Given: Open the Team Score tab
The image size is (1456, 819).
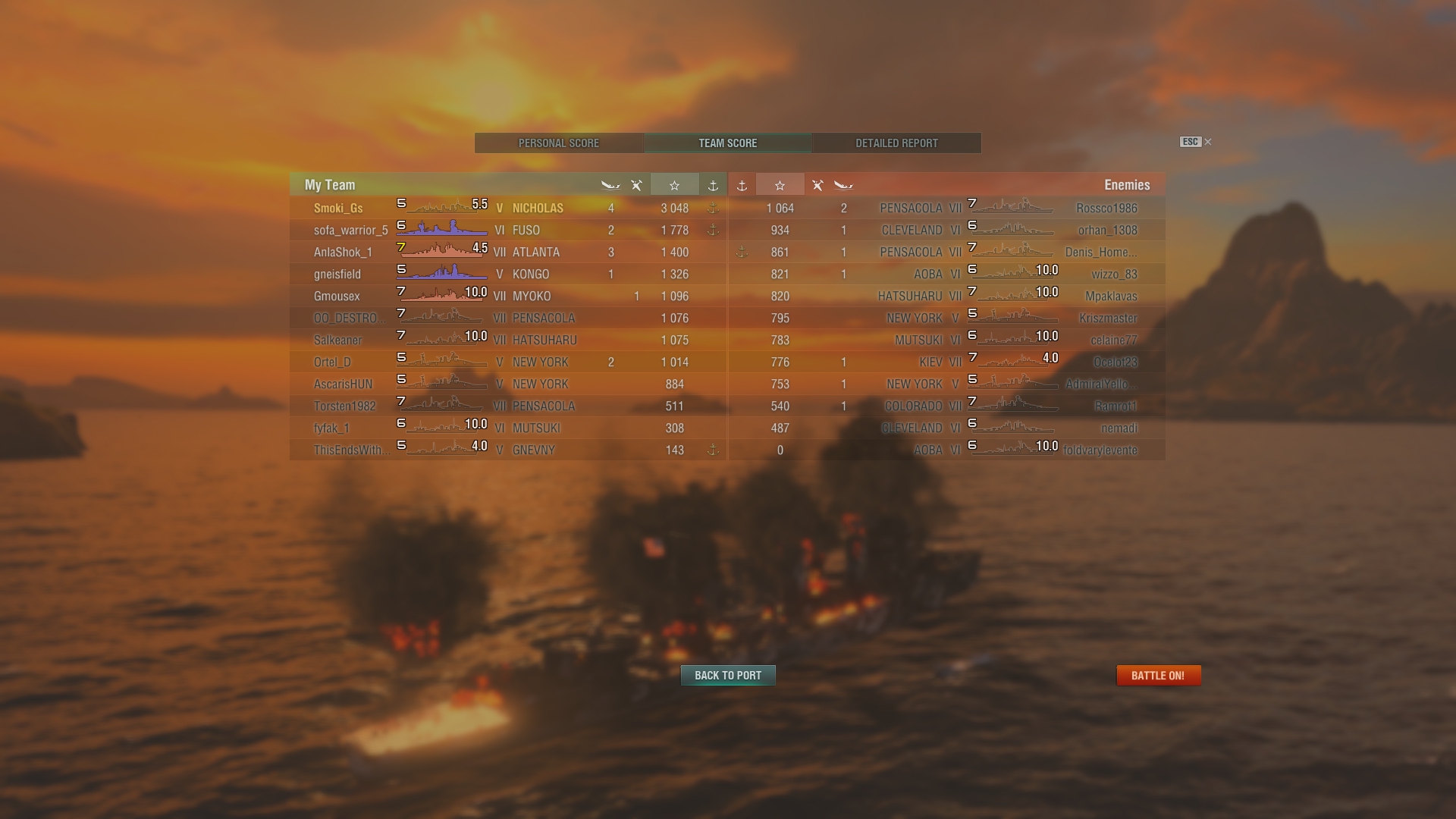Looking at the screenshot, I should pos(727,143).
